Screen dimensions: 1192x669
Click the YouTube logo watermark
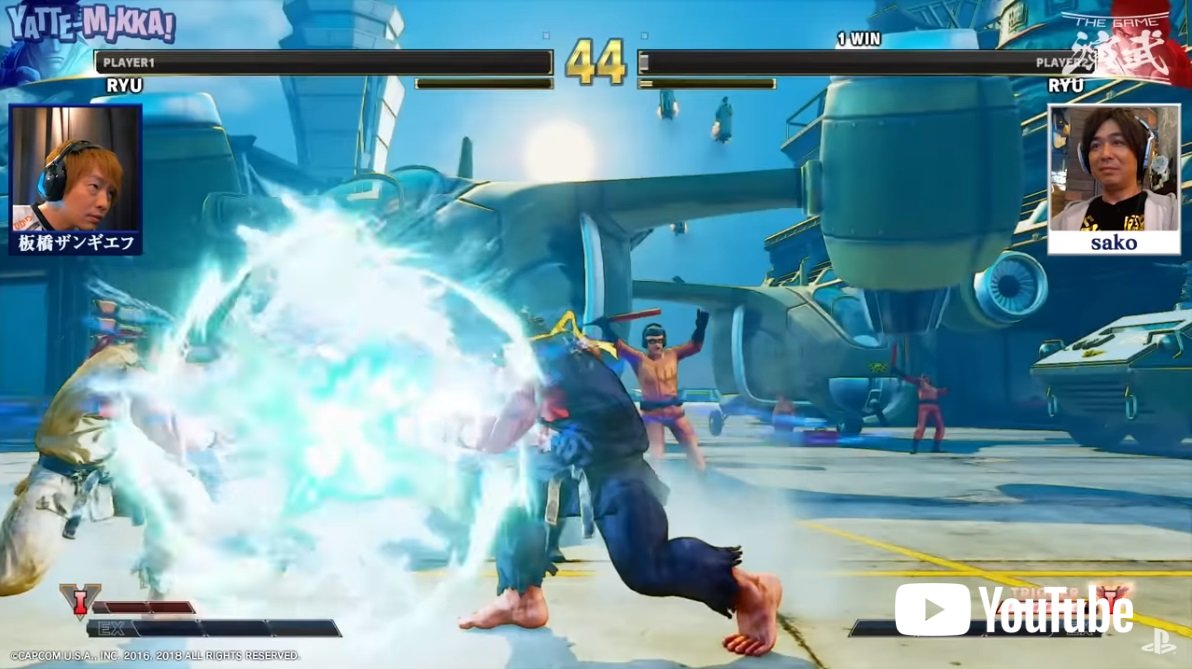(x=1012, y=609)
